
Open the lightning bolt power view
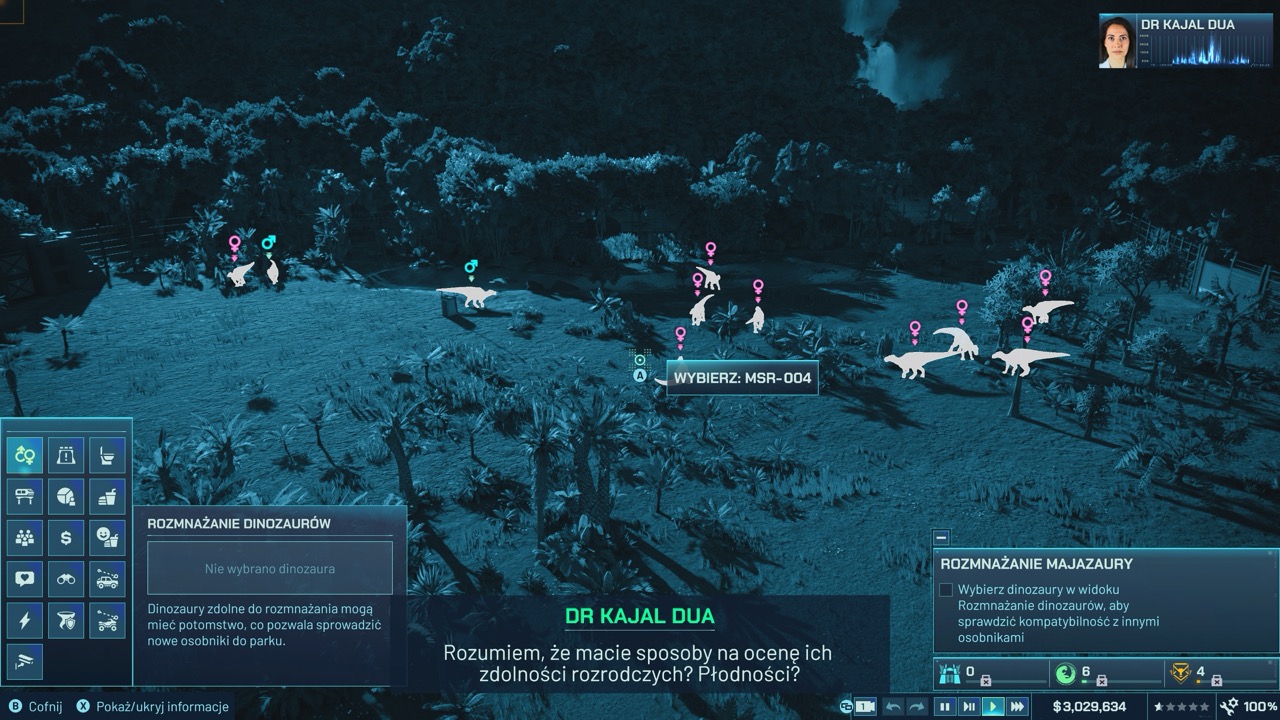click(x=25, y=620)
